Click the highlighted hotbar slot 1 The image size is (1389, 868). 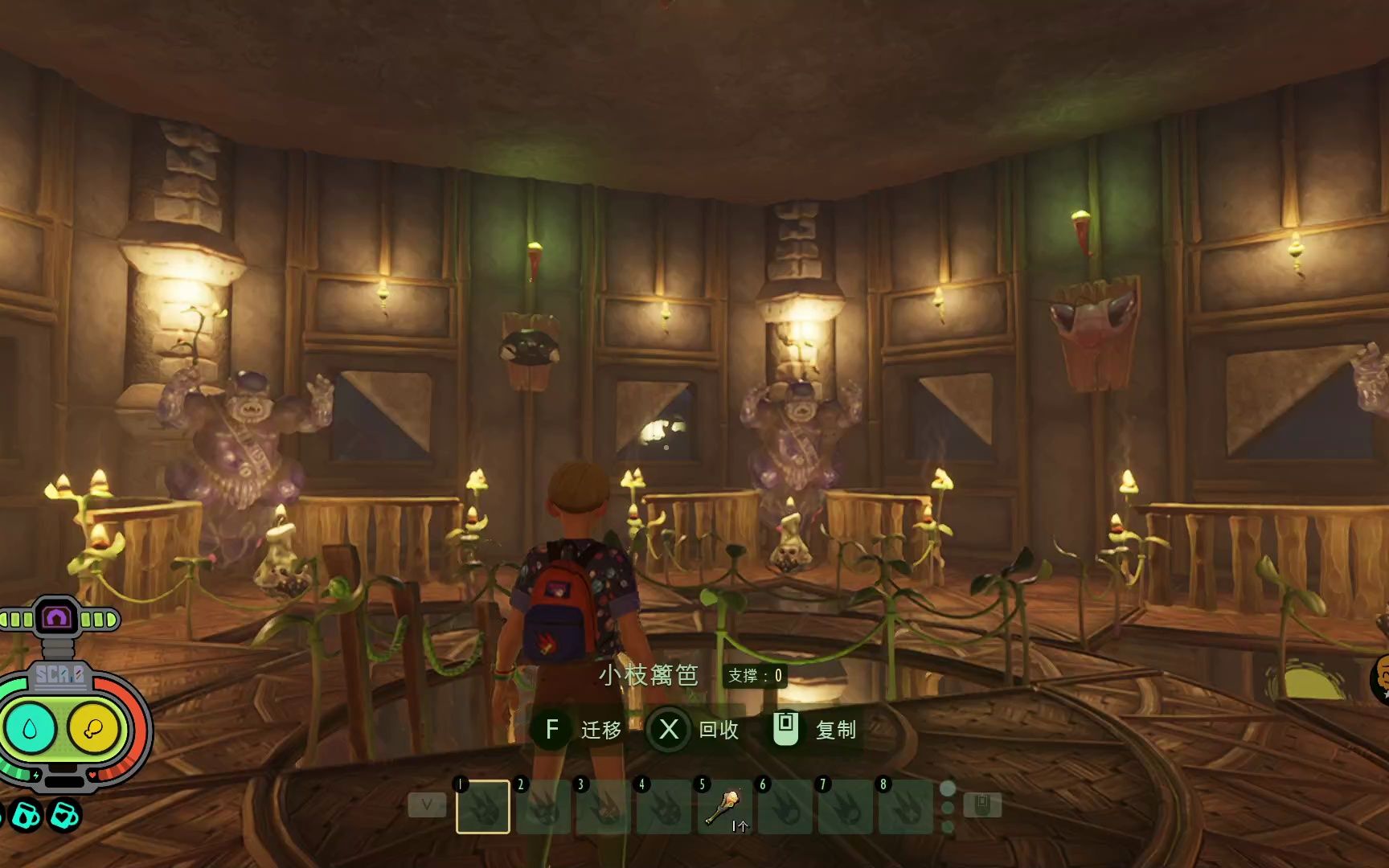point(483,807)
